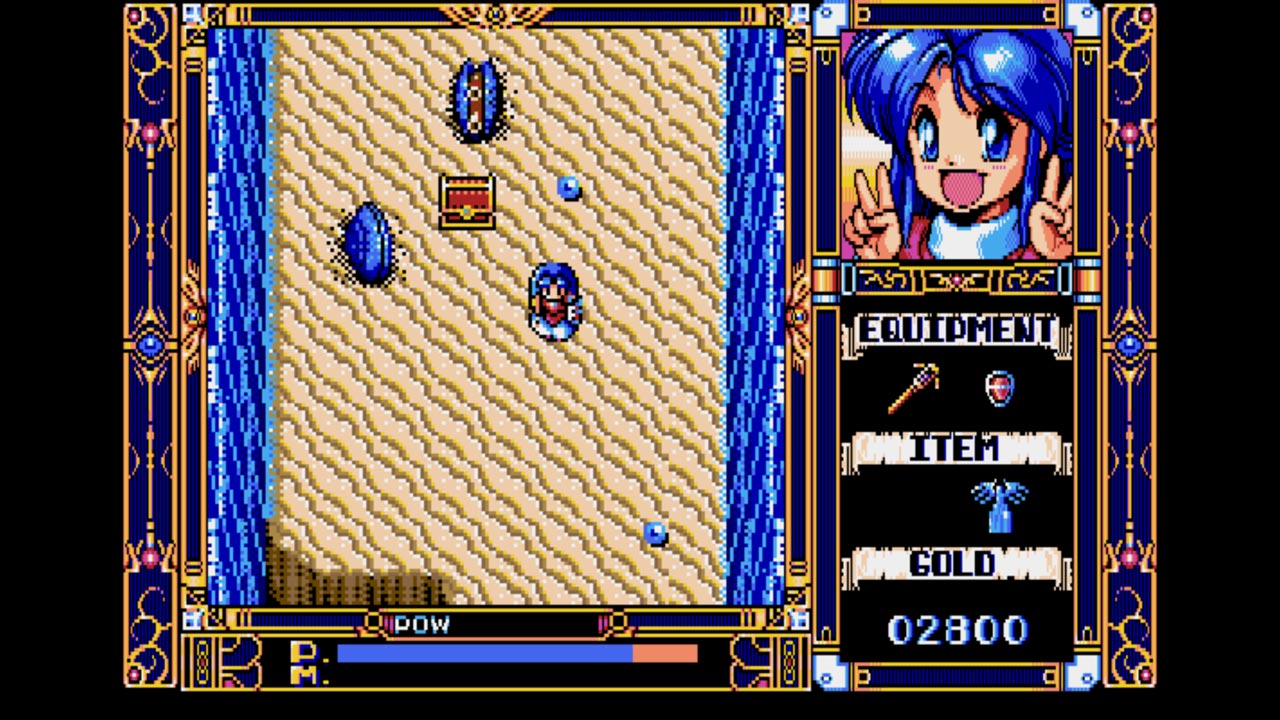
Task: Click the large blue gemstone near the chest
Action: click(x=370, y=245)
